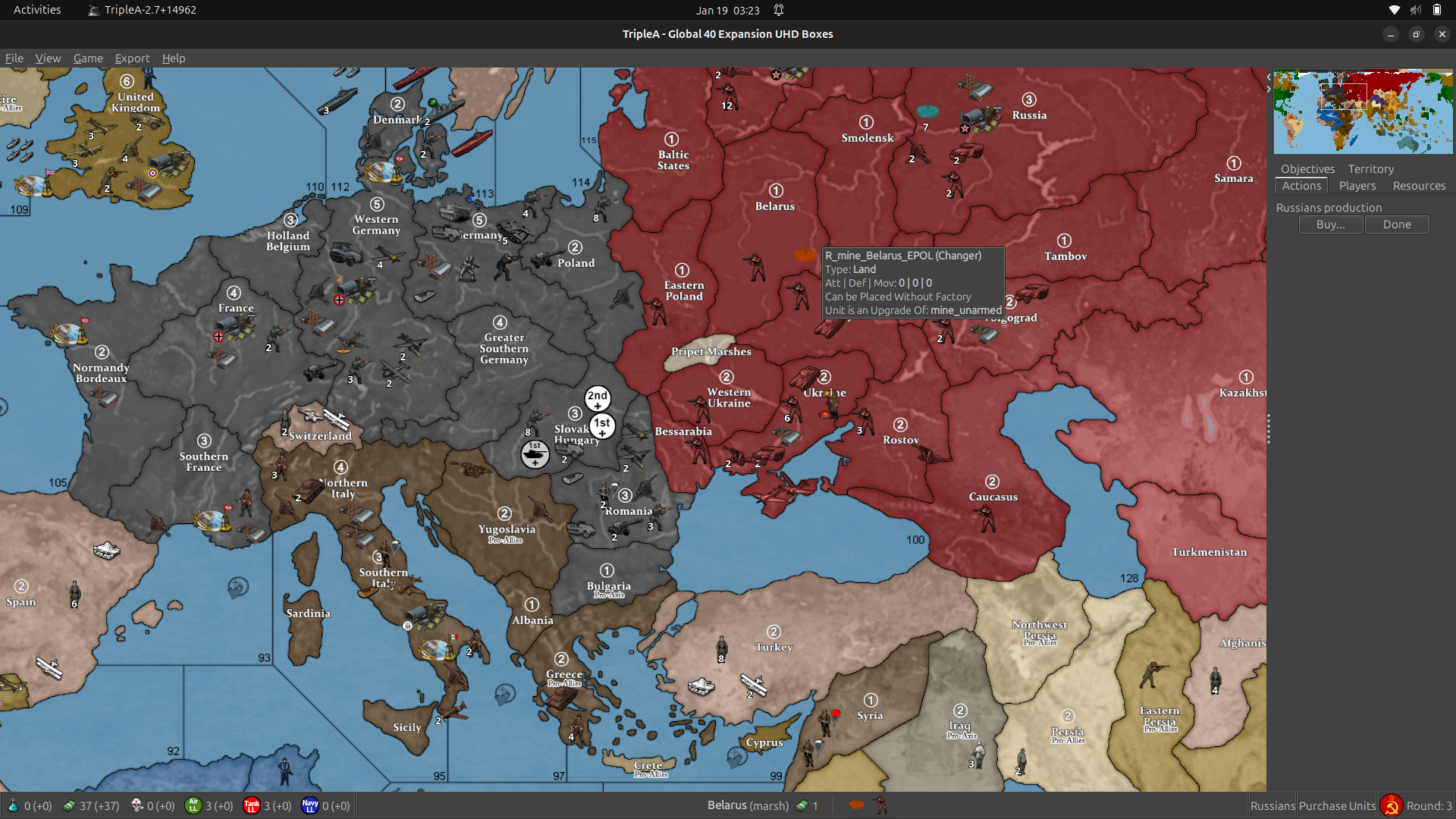
Task: Switch to the Territory tab
Action: tap(1370, 168)
